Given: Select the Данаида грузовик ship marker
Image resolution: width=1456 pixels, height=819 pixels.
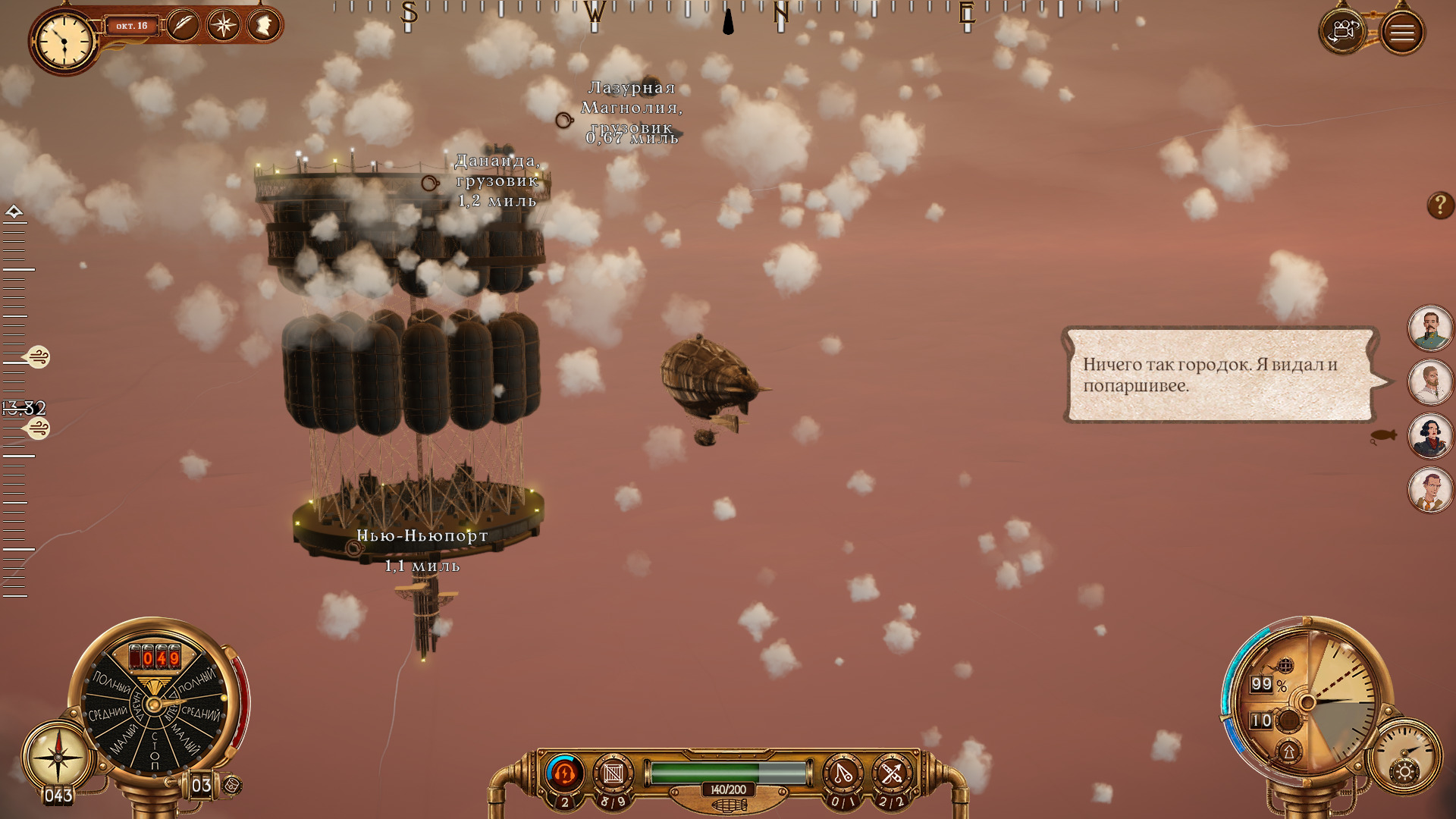Looking at the screenshot, I should point(430,183).
